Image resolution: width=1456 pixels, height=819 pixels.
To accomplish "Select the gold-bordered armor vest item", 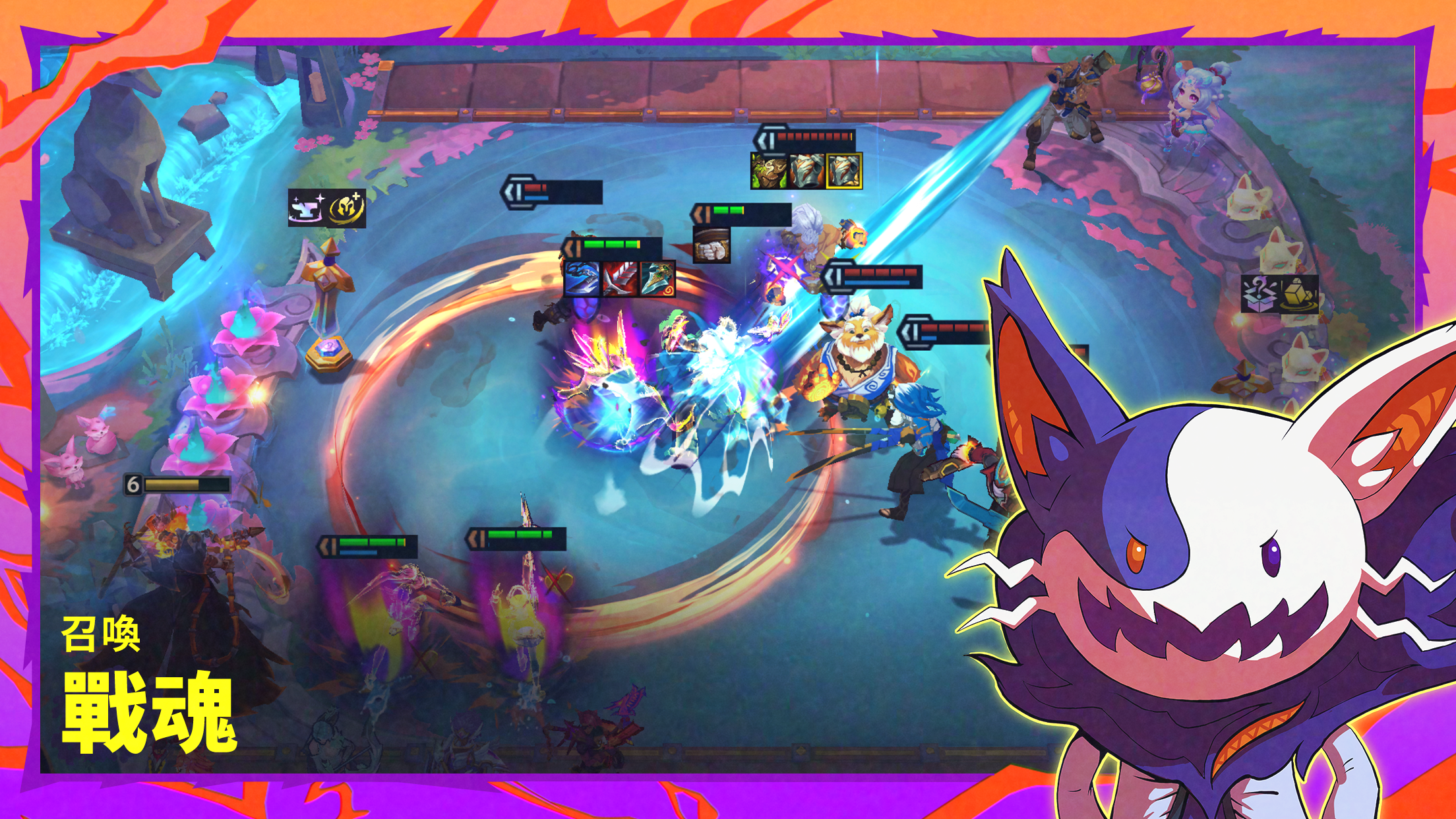I will click(844, 170).
